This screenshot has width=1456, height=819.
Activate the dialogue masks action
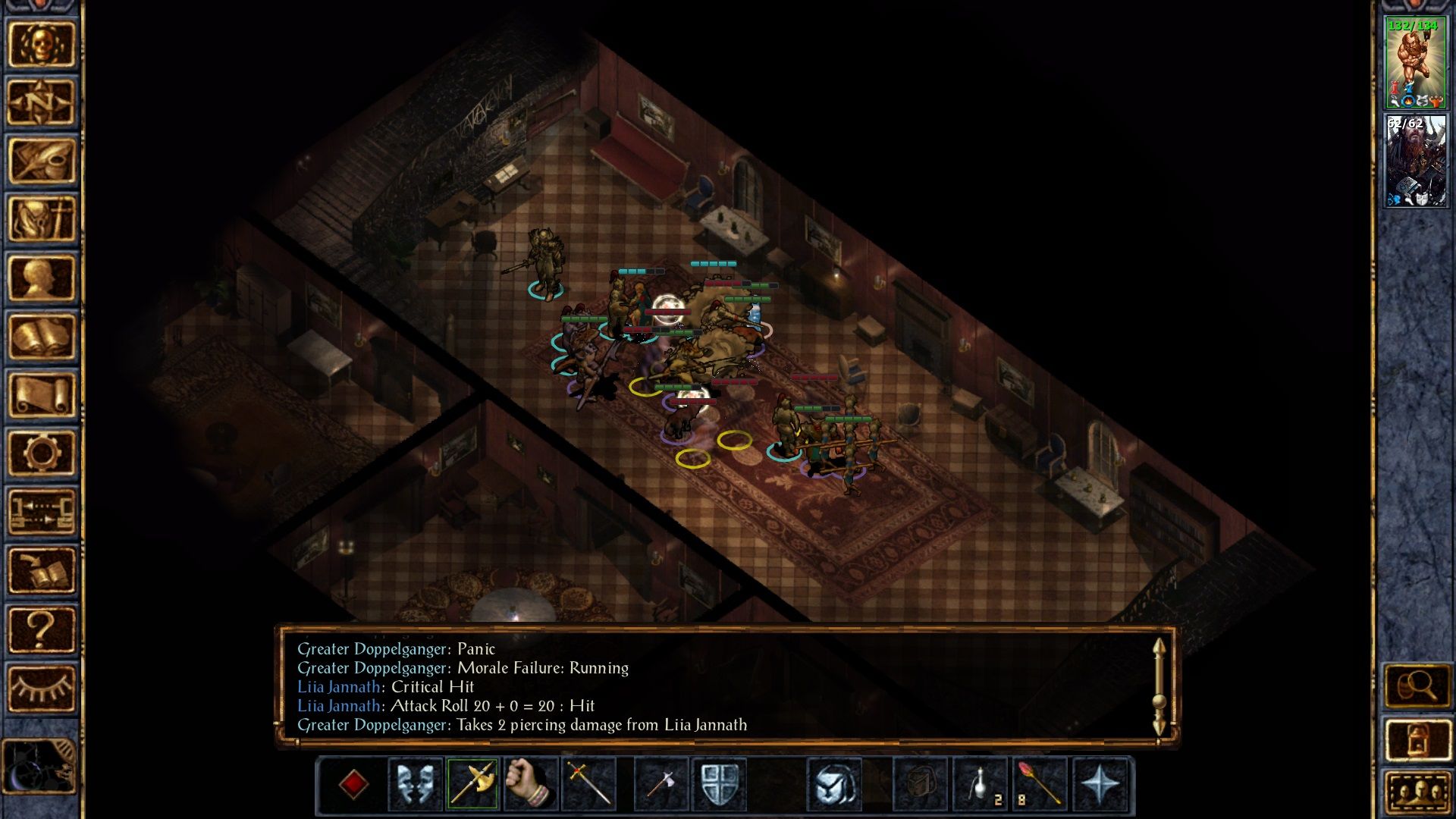415,784
